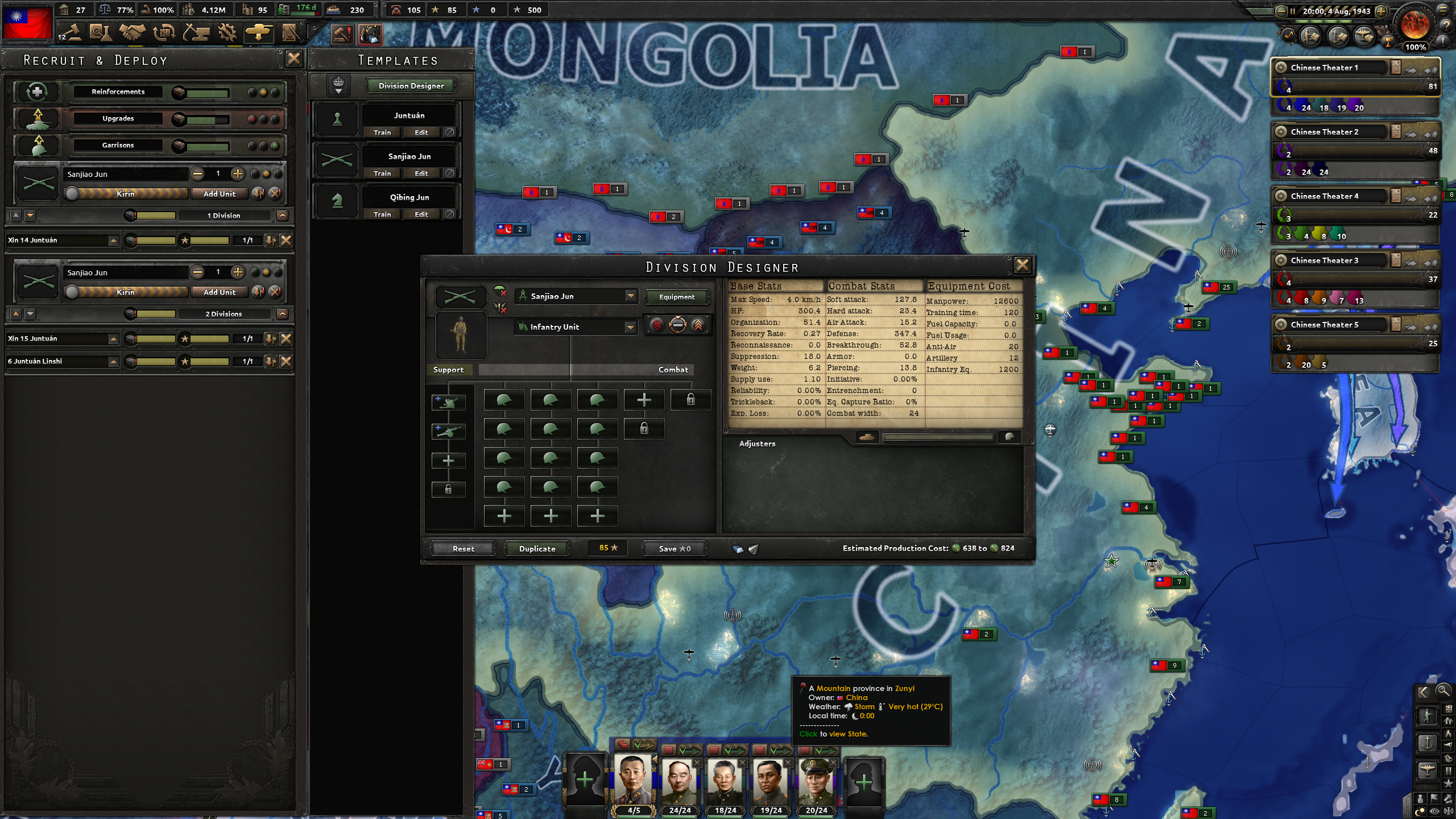Train the Sanjiao Jun template
The width and height of the screenshot is (1456, 819).
tap(382, 173)
